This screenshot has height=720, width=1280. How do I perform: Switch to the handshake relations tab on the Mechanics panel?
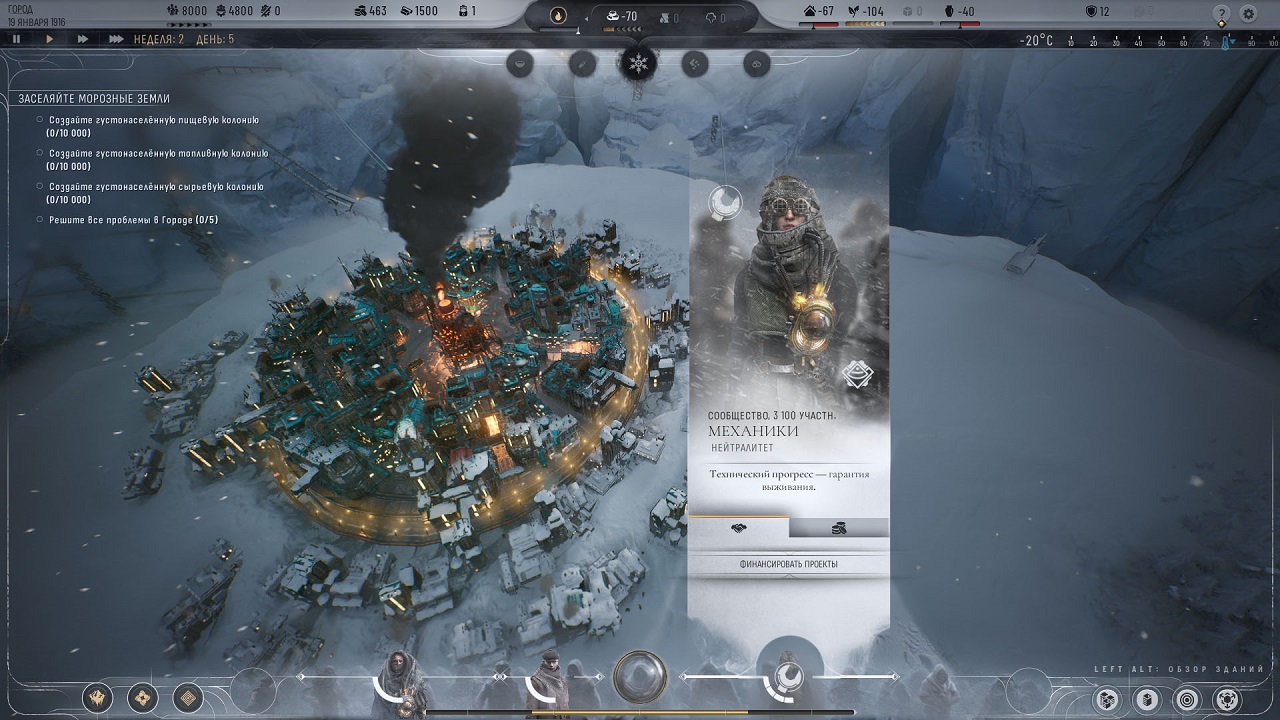coord(738,527)
